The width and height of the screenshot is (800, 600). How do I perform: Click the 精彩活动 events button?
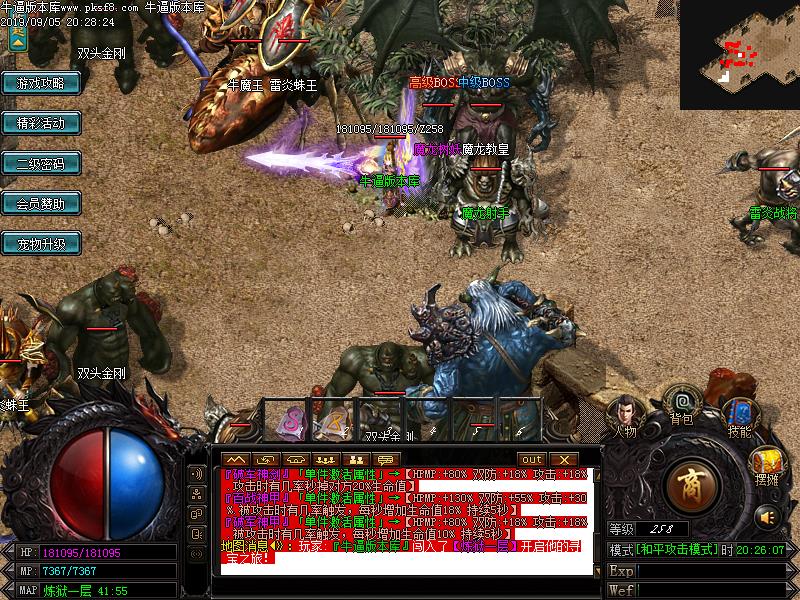40,124
